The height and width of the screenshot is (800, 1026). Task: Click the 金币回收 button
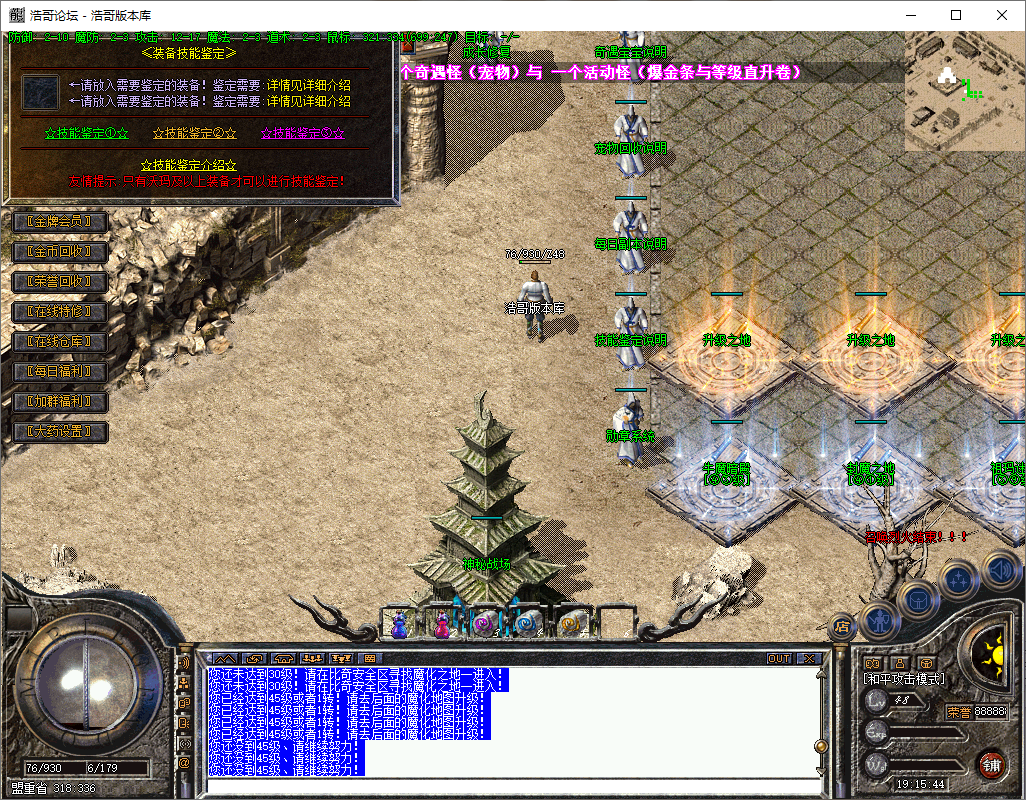59,251
